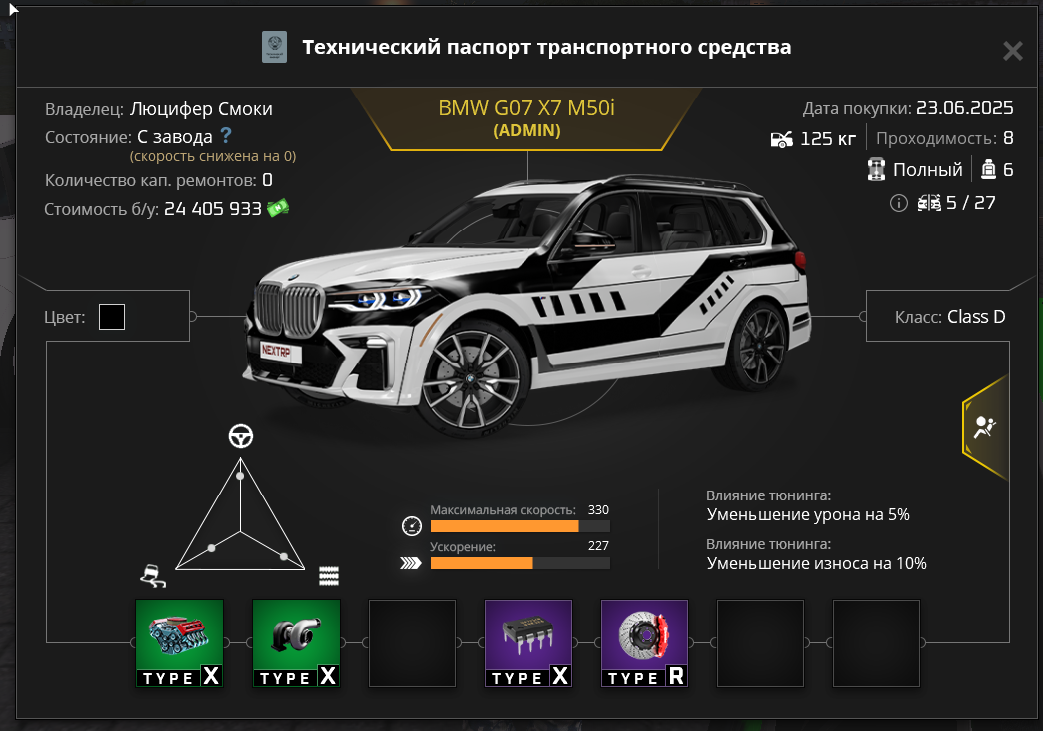Select the Type X chip slot
This screenshot has width=1043, height=731.
pos(528,643)
